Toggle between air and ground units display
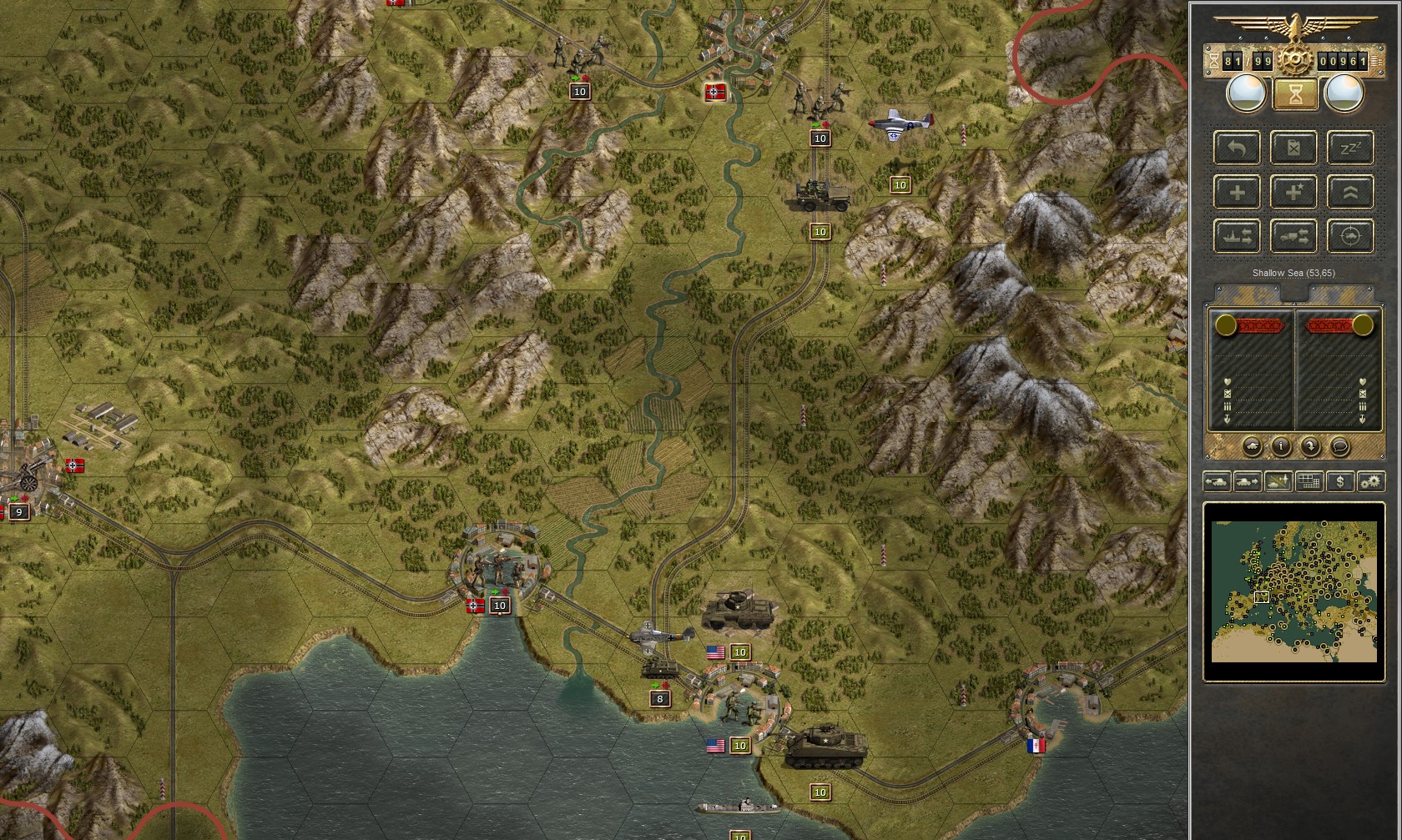This screenshot has height=840, width=1402. click(x=1278, y=481)
